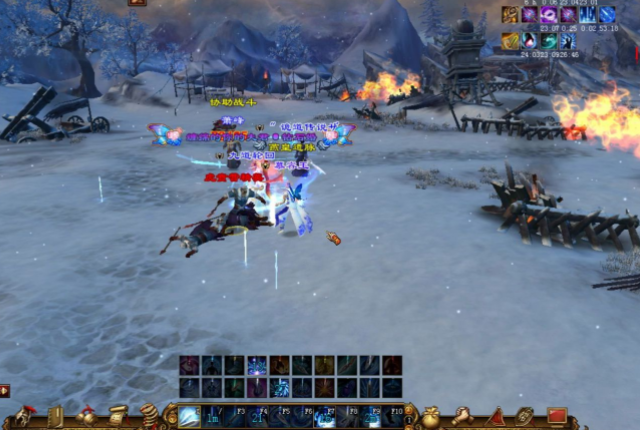Use the F10 hotbar skill
640x430 pixels.
[391, 416]
